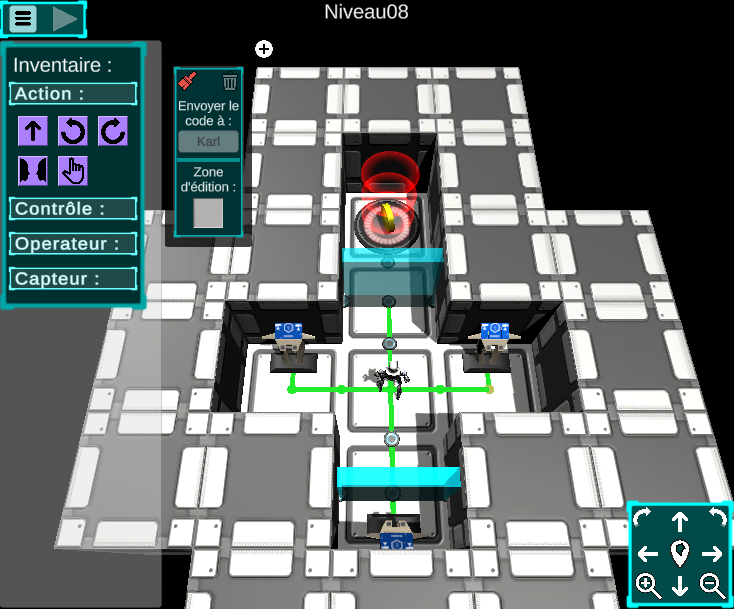Screen dimensions: 734x609
Task: Zoom in with the magnifier plus
Action: (648, 586)
